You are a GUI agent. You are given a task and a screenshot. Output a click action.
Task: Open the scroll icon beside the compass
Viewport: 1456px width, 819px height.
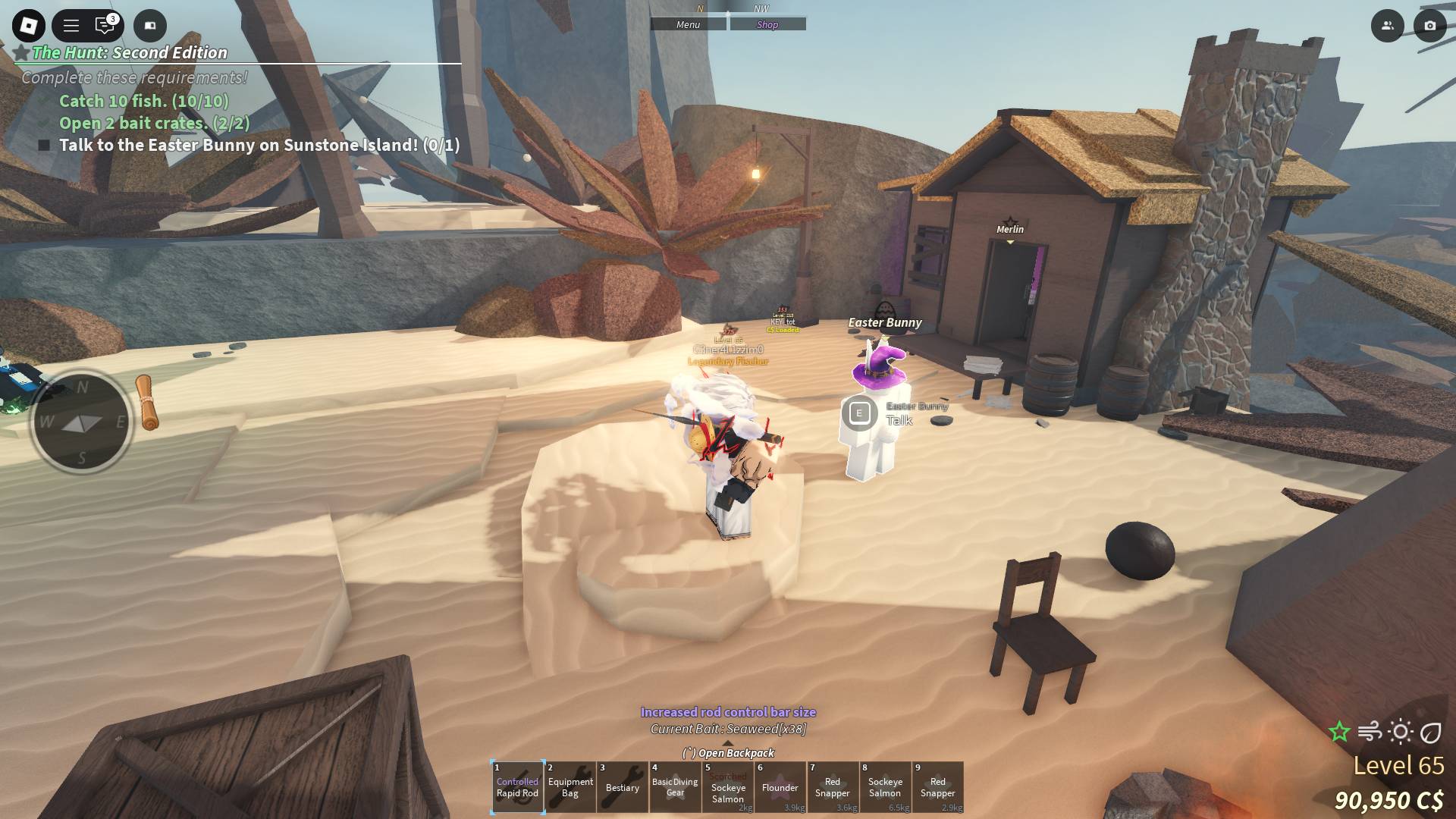pos(148,403)
